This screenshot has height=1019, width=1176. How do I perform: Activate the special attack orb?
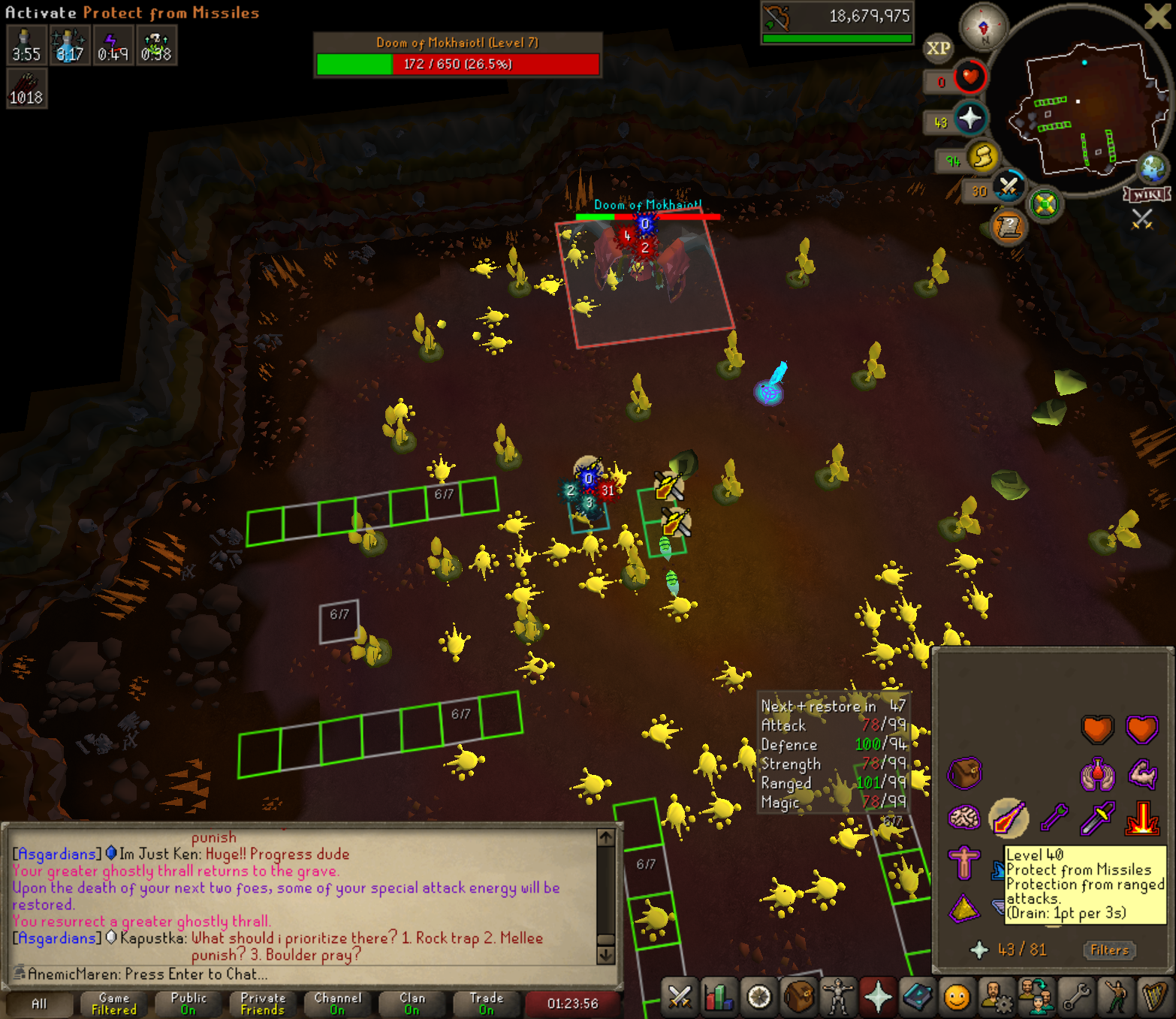(x=1009, y=187)
